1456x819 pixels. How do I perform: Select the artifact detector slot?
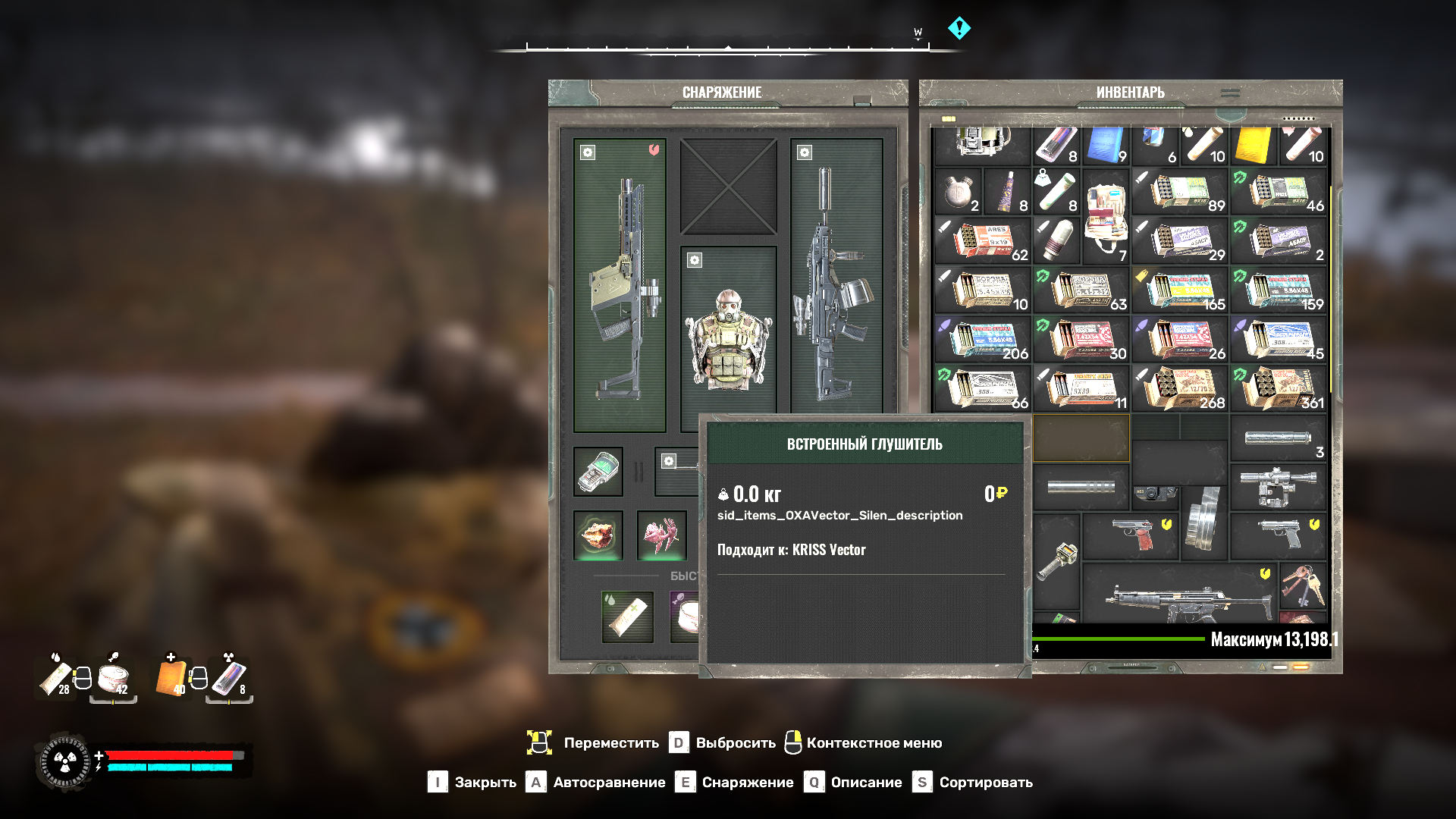click(598, 472)
